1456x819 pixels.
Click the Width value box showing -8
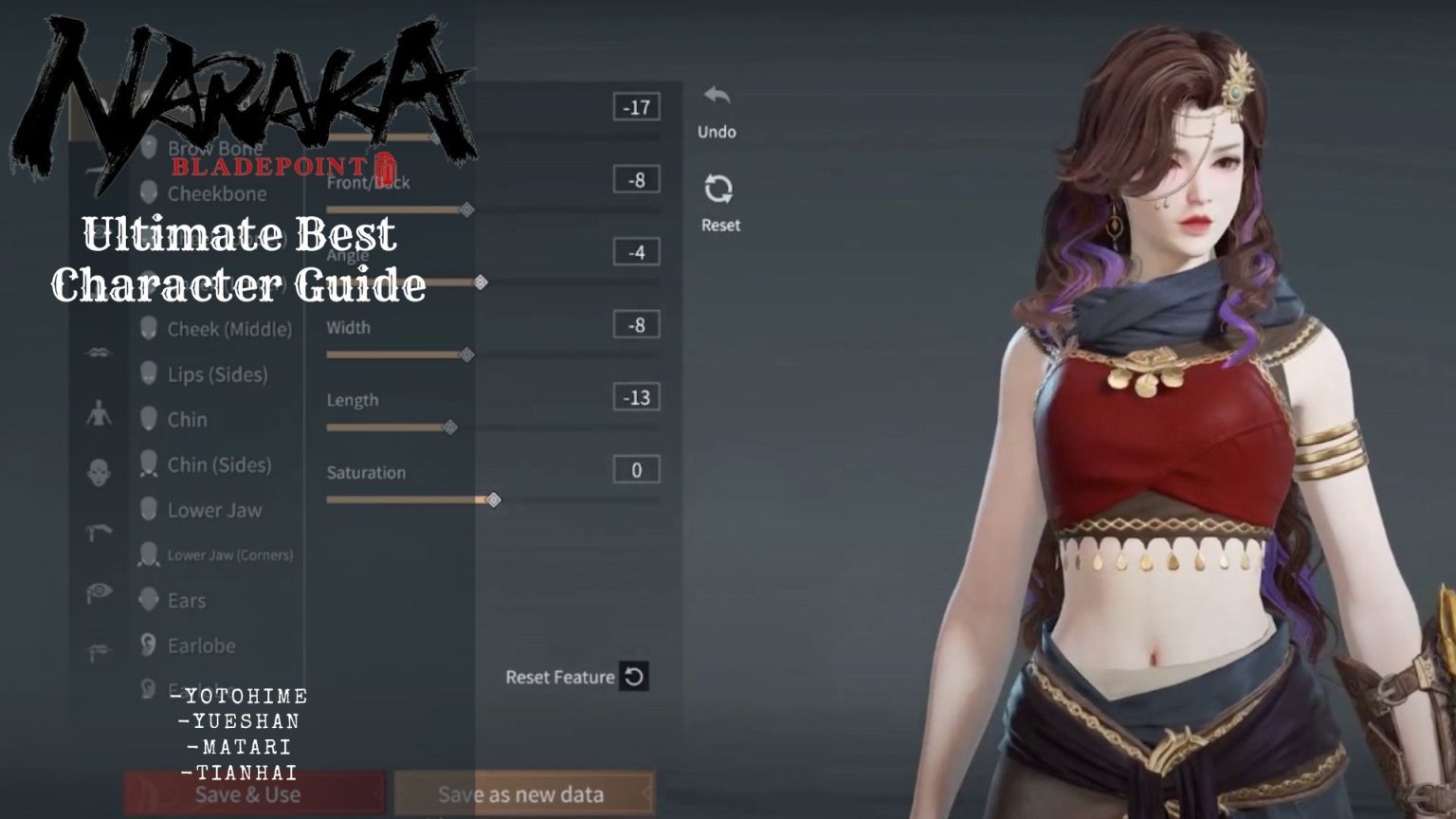[634, 323]
